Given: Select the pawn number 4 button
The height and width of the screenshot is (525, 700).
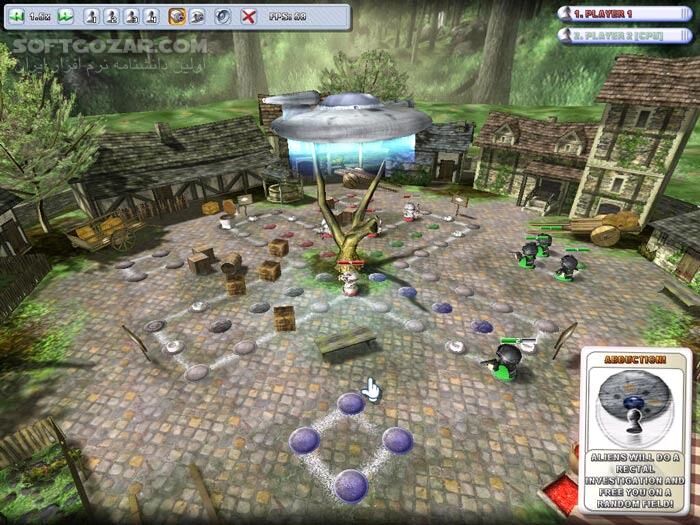Looking at the screenshot, I should 151,17.
